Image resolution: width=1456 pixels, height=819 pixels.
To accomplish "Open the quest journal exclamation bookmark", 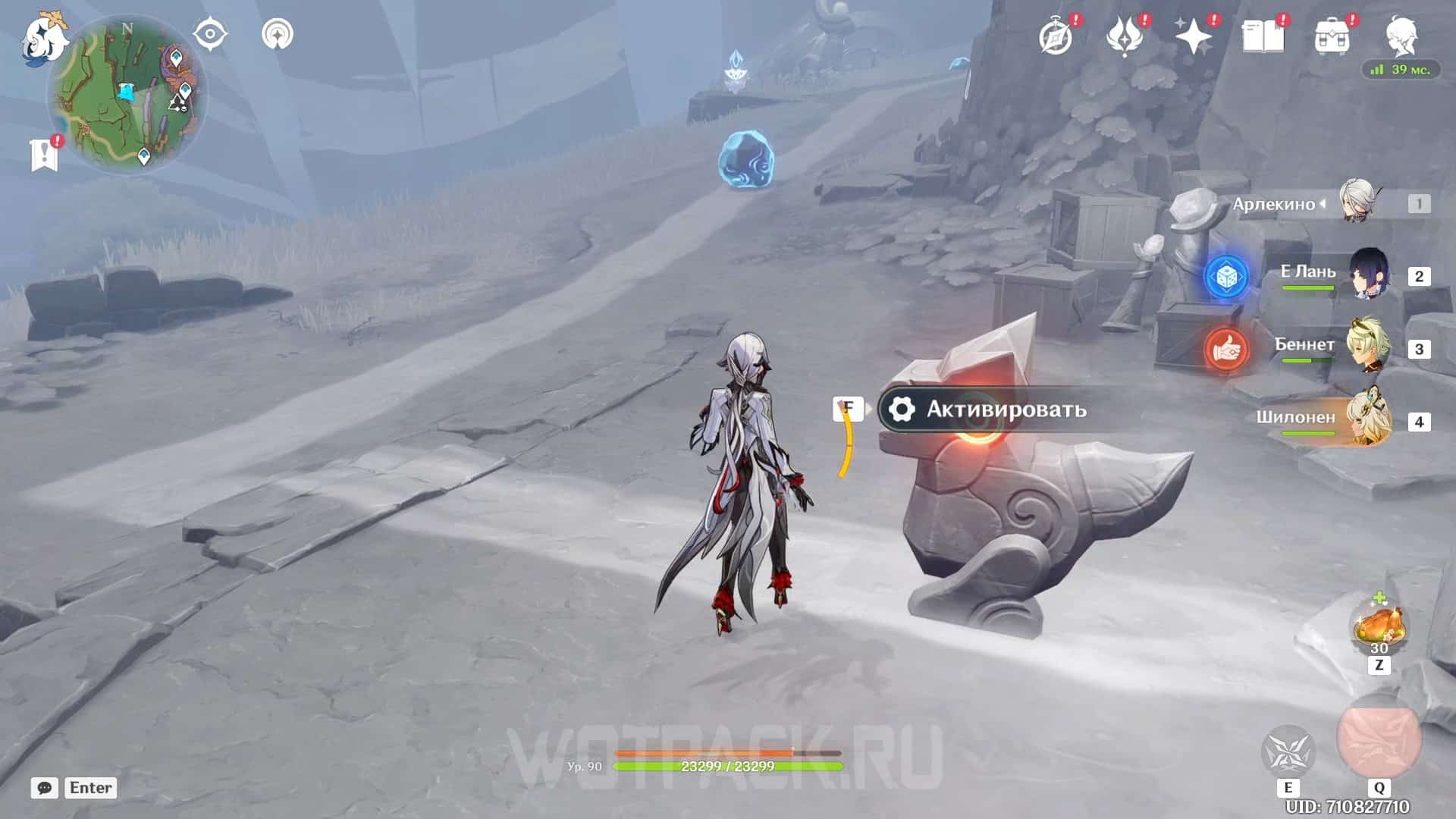I will pyautogui.click(x=45, y=154).
